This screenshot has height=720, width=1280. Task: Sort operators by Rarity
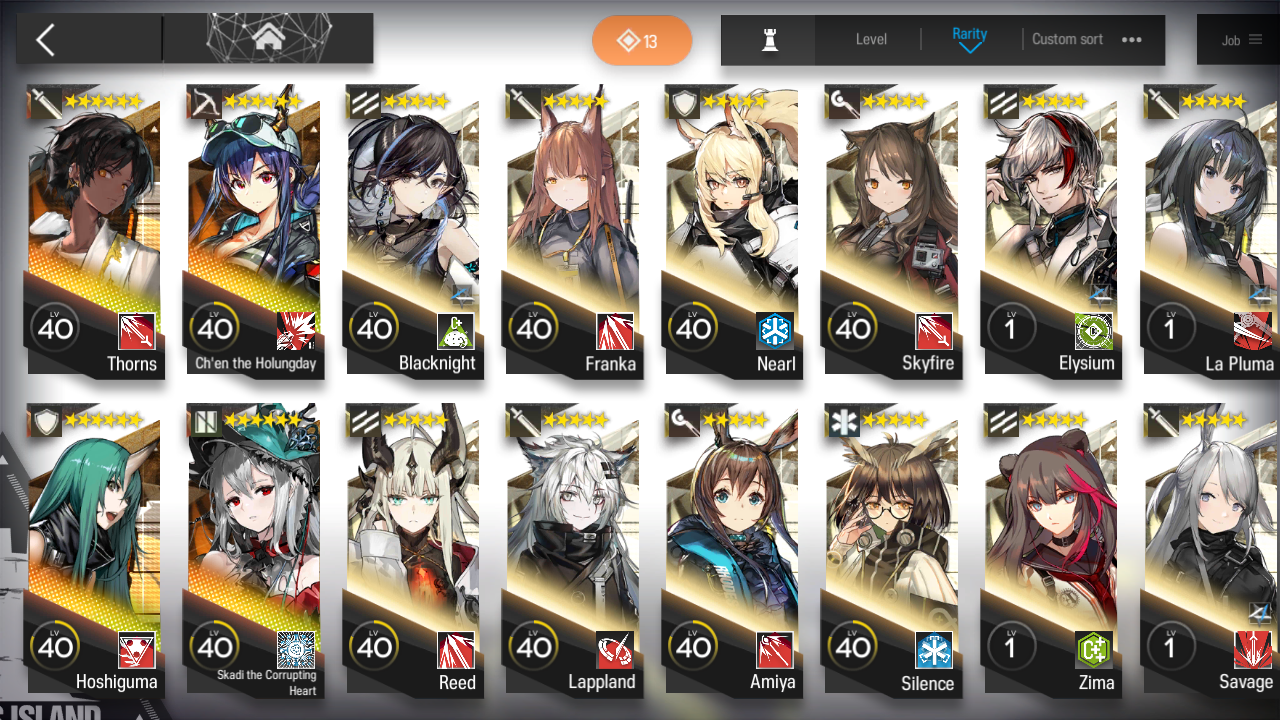point(969,40)
